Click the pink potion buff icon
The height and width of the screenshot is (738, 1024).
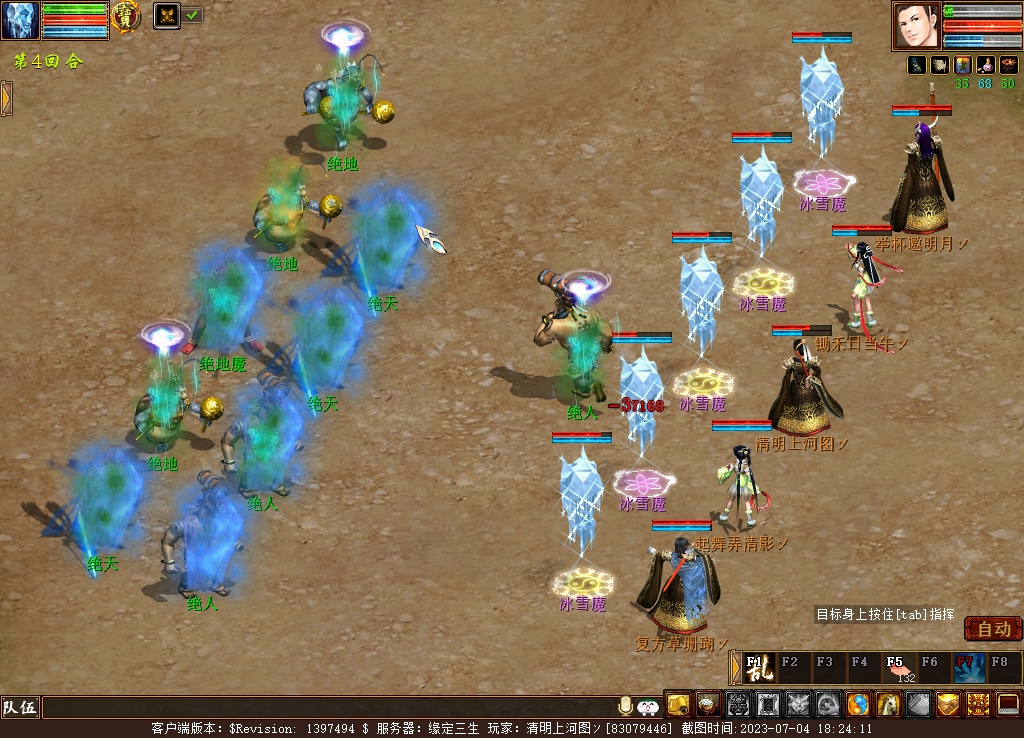(x=984, y=65)
